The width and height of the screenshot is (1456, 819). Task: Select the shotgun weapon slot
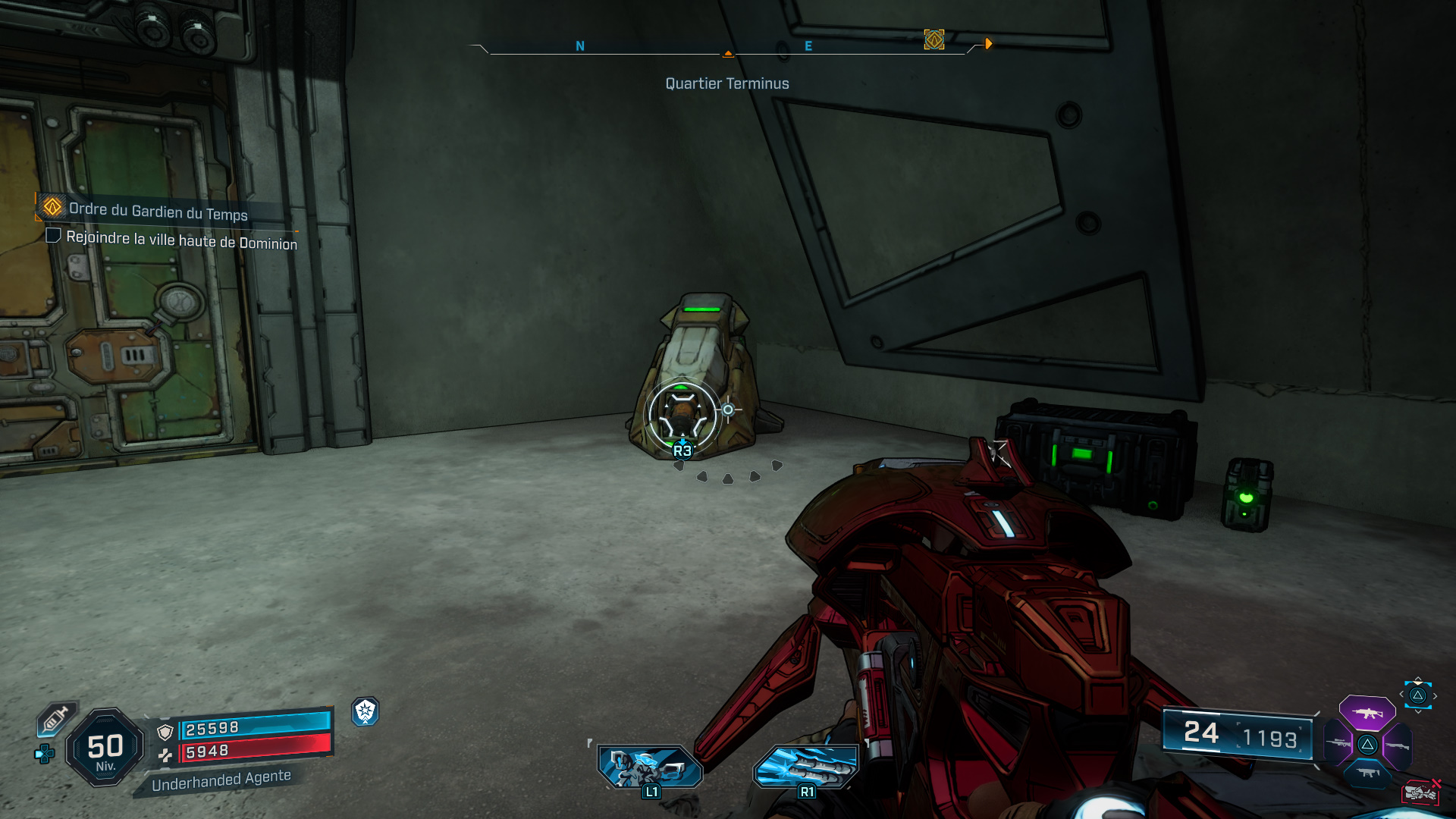(x=1398, y=746)
